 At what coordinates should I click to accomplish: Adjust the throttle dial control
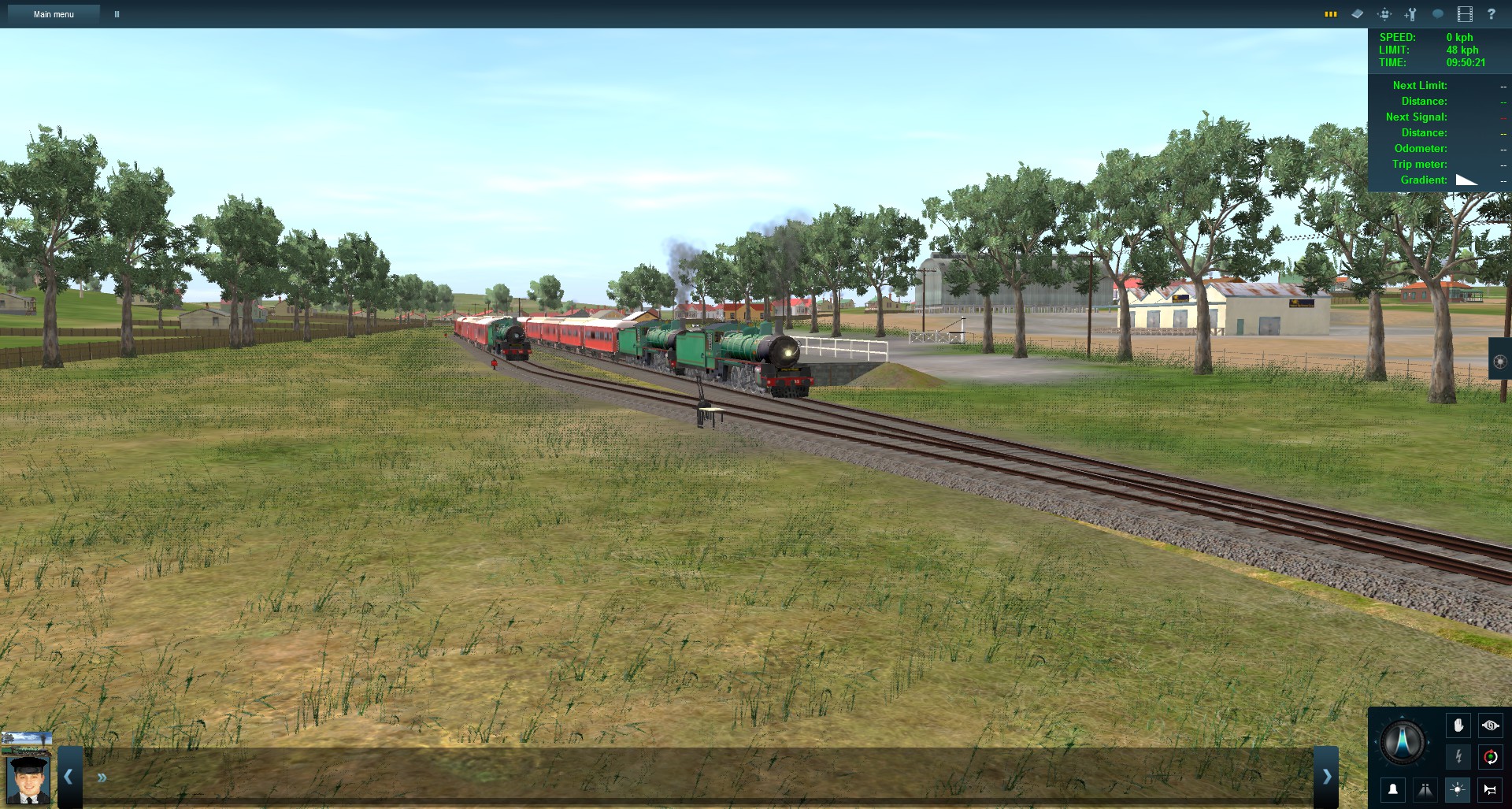pos(1403,742)
